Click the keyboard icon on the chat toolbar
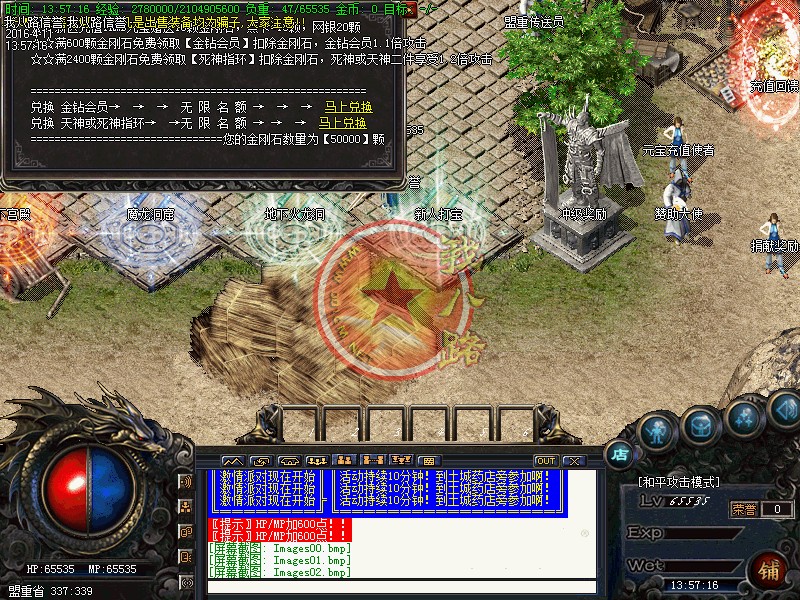800x600 pixels. 427,460
